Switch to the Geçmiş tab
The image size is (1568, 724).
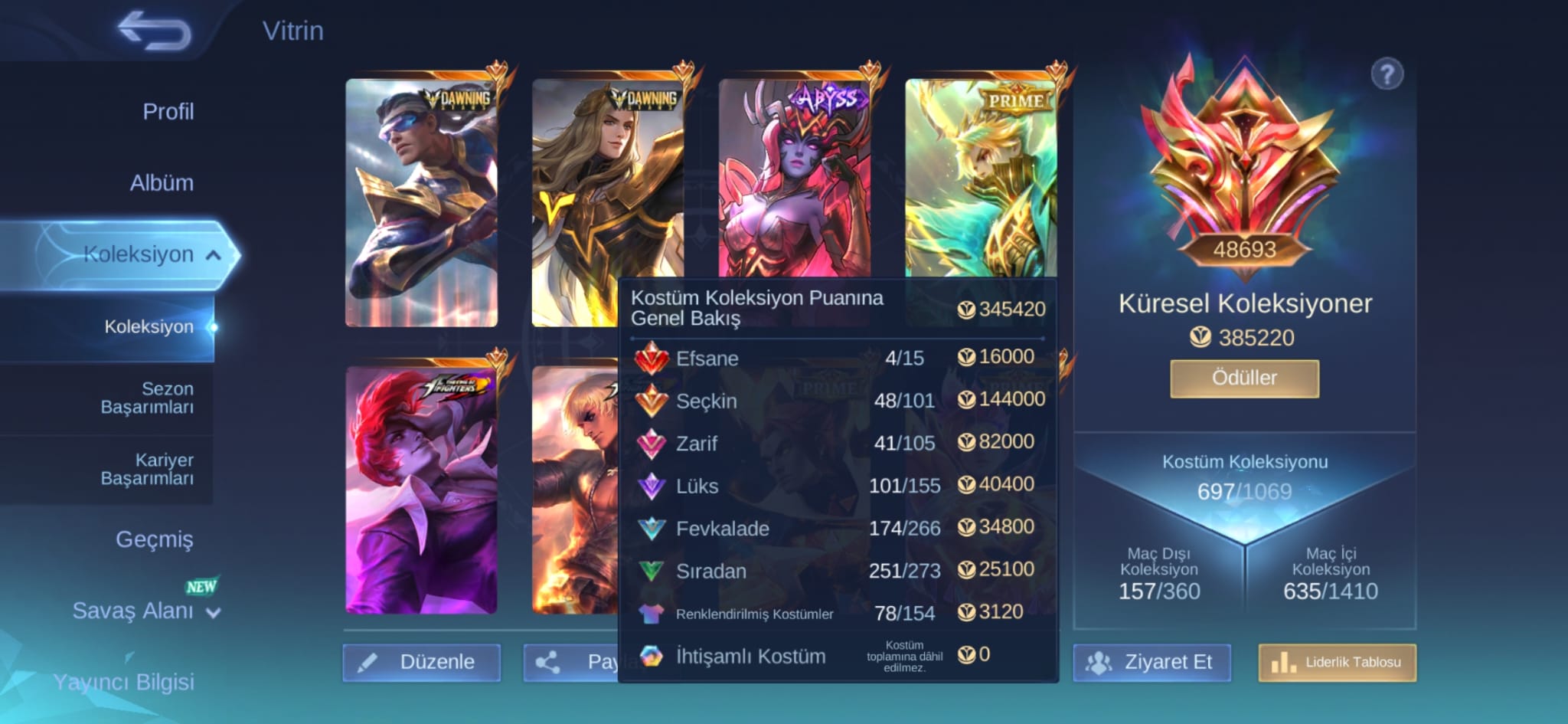coord(154,539)
